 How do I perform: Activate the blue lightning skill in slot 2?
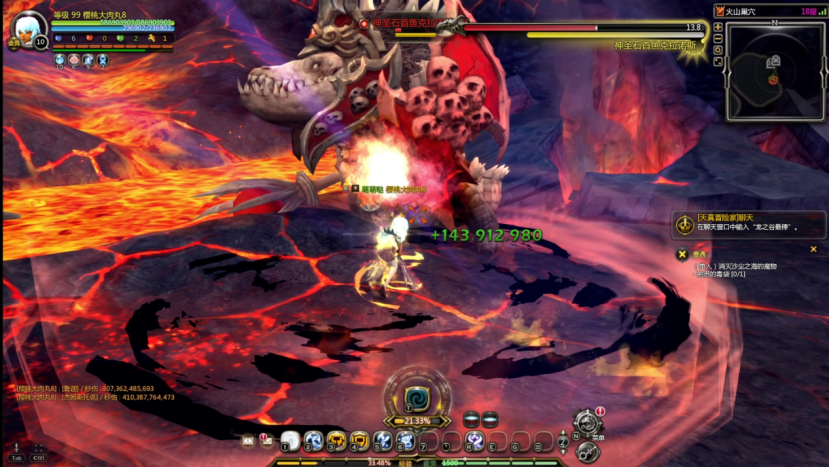[x=313, y=440]
